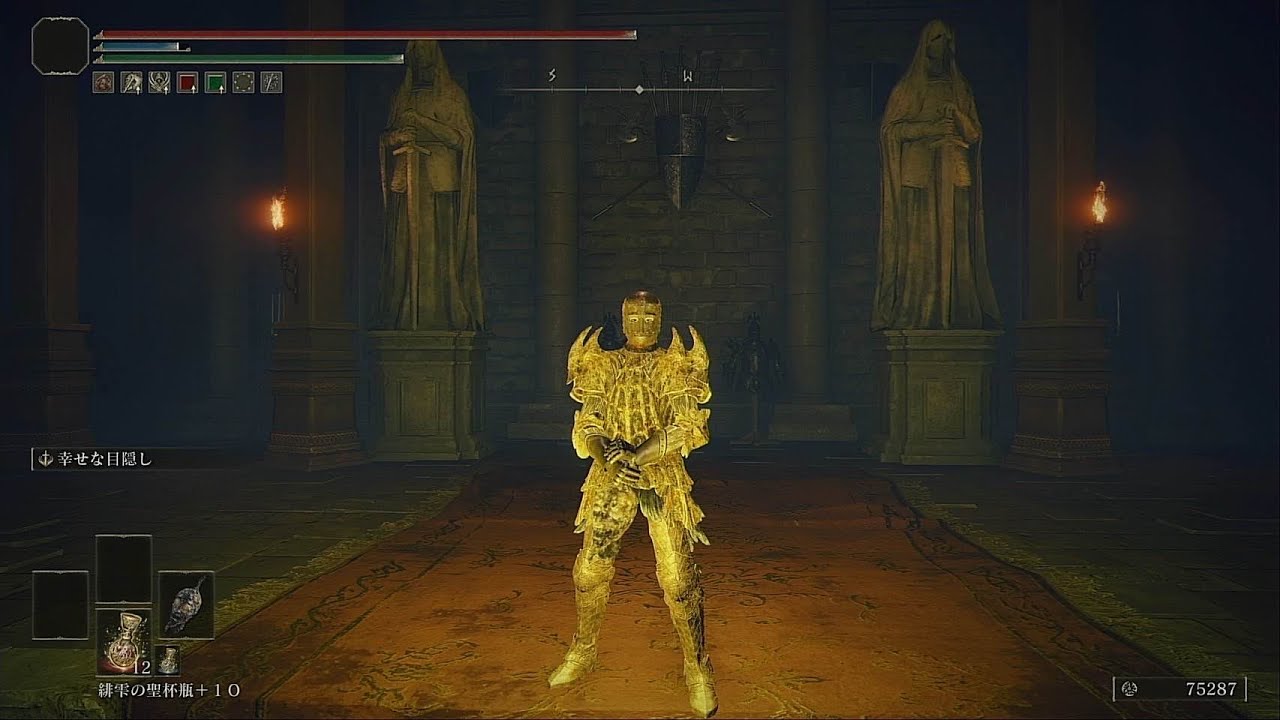Viewport: 1280px width, 720px height.
Task: Click the diamond indicator at compass center
Action: (639, 88)
